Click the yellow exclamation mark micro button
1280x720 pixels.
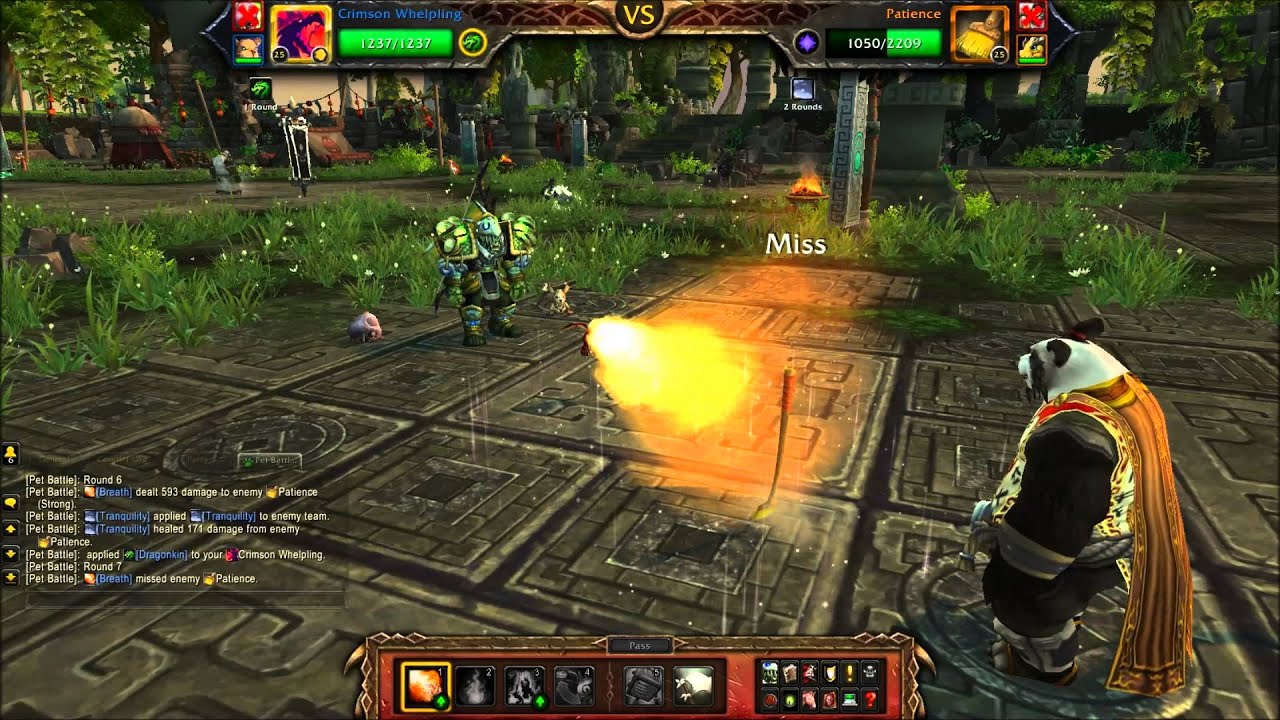pos(852,672)
